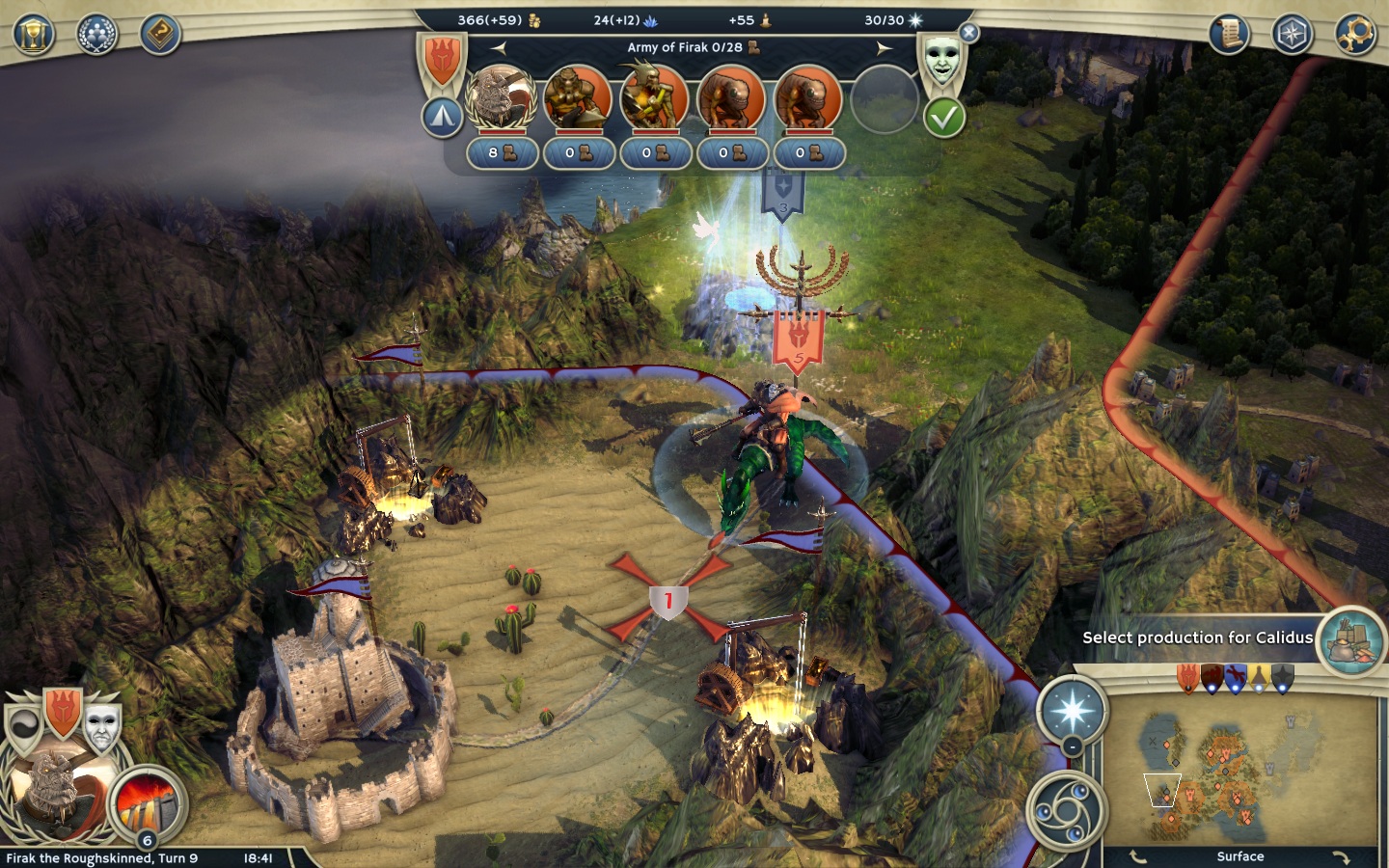Select the spiked-helmet warrior unit portrait

coord(654,98)
